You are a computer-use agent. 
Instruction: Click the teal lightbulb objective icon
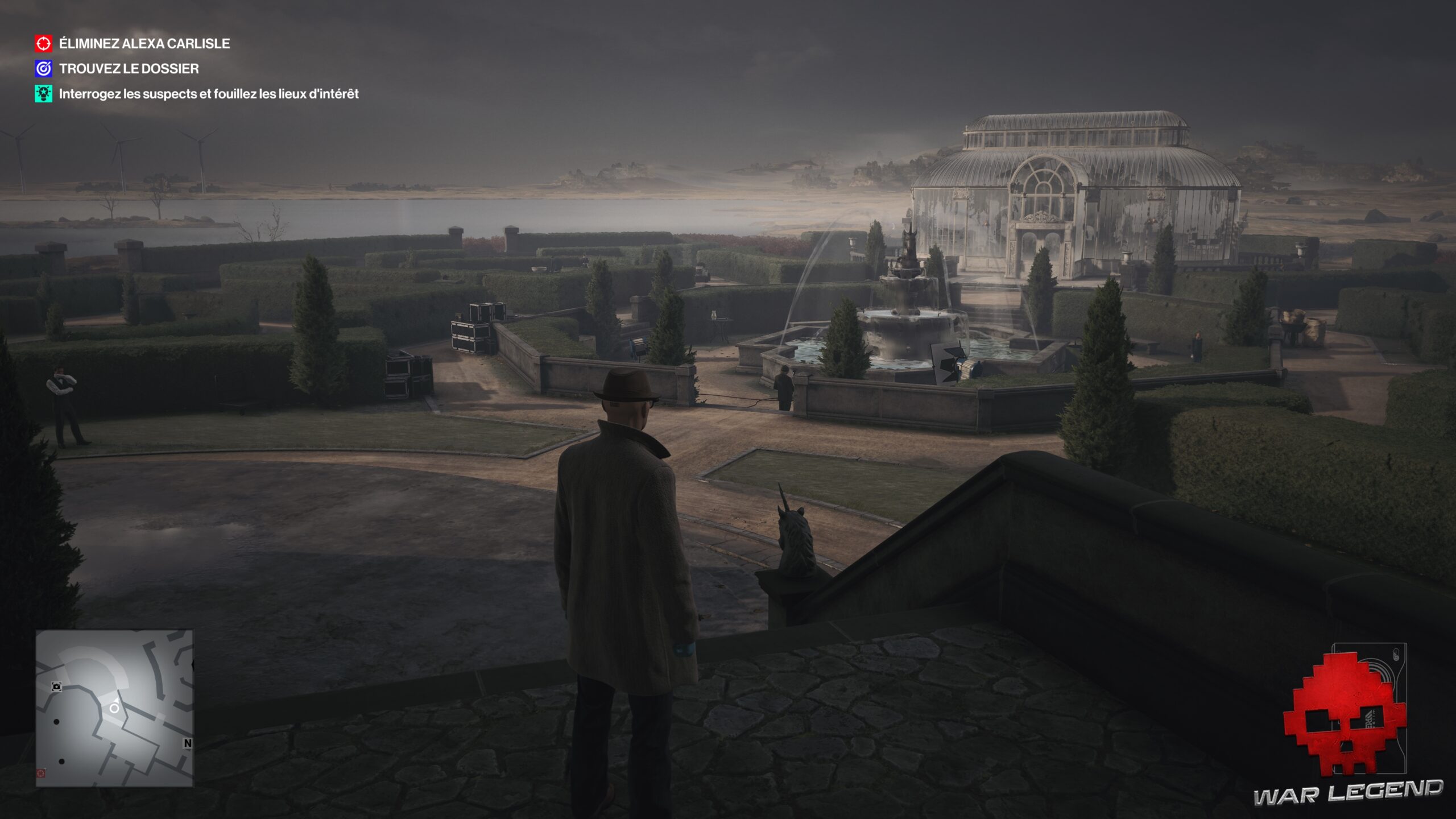point(44,94)
